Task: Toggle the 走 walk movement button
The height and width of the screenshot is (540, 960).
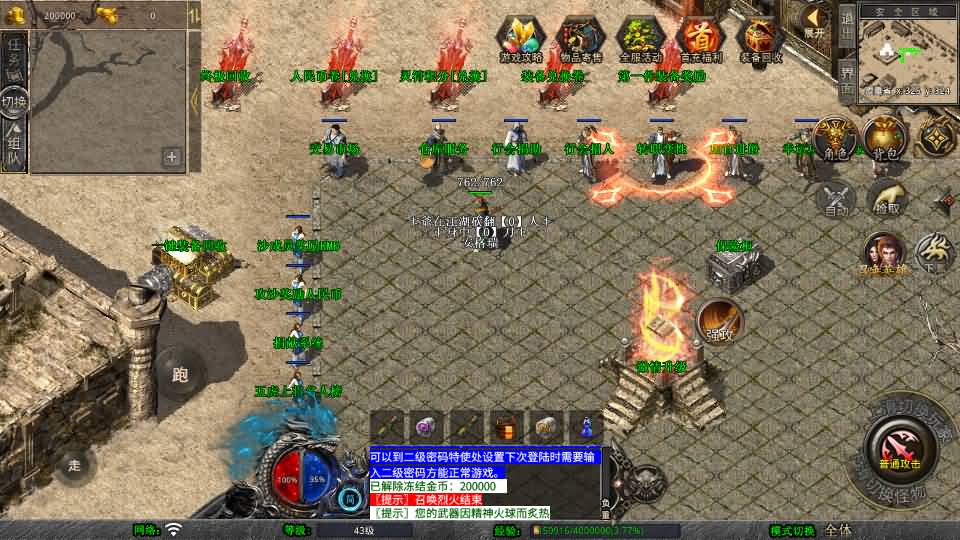Action: (74, 464)
